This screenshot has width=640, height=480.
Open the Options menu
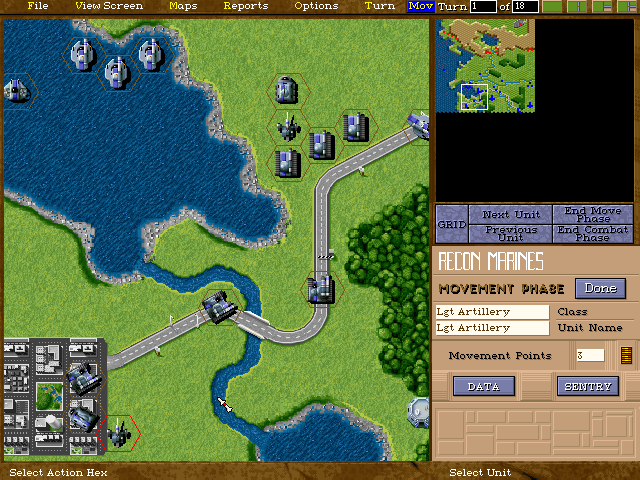(x=316, y=6)
